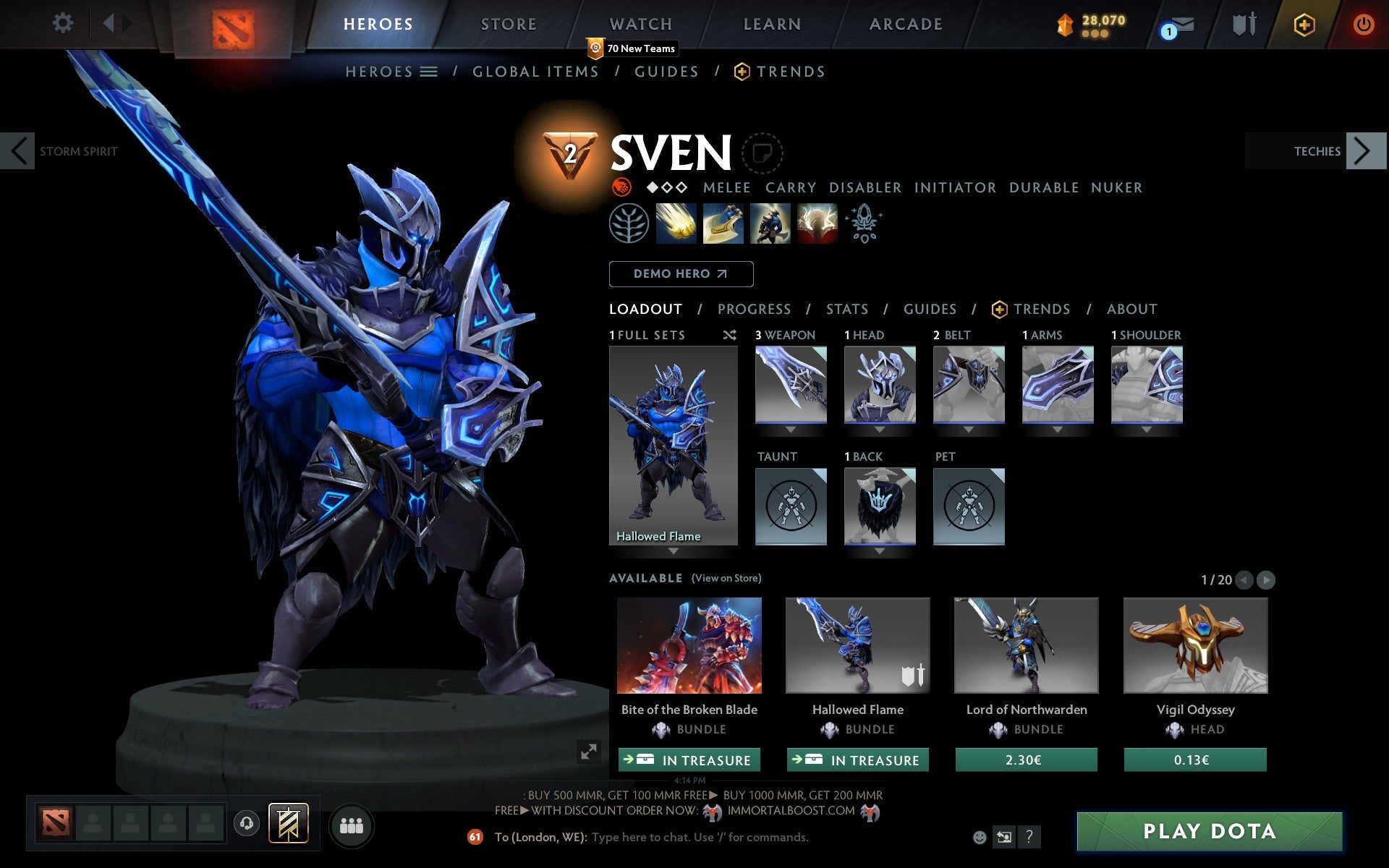This screenshot has width=1389, height=868.
Task: Toggle shuffle for equipped item sets
Action: pos(730,335)
